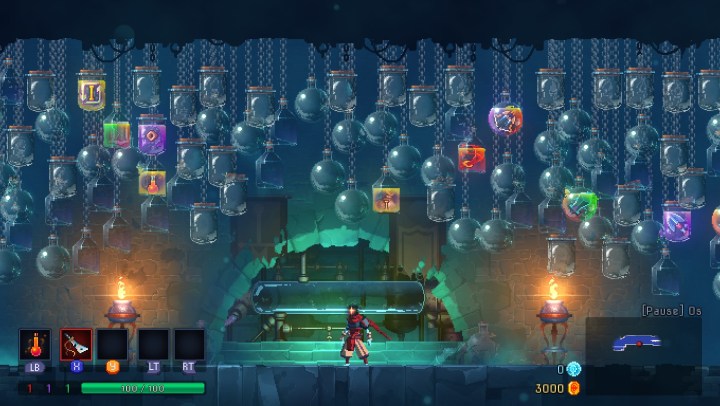
Task: Use the health flask slot
Action: [x=35, y=344]
